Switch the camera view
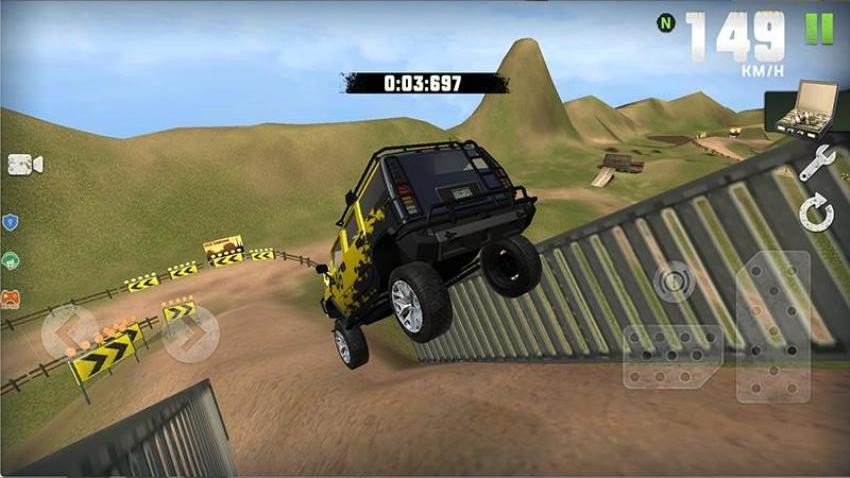This screenshot has height=478, width=850. [25, 164]
